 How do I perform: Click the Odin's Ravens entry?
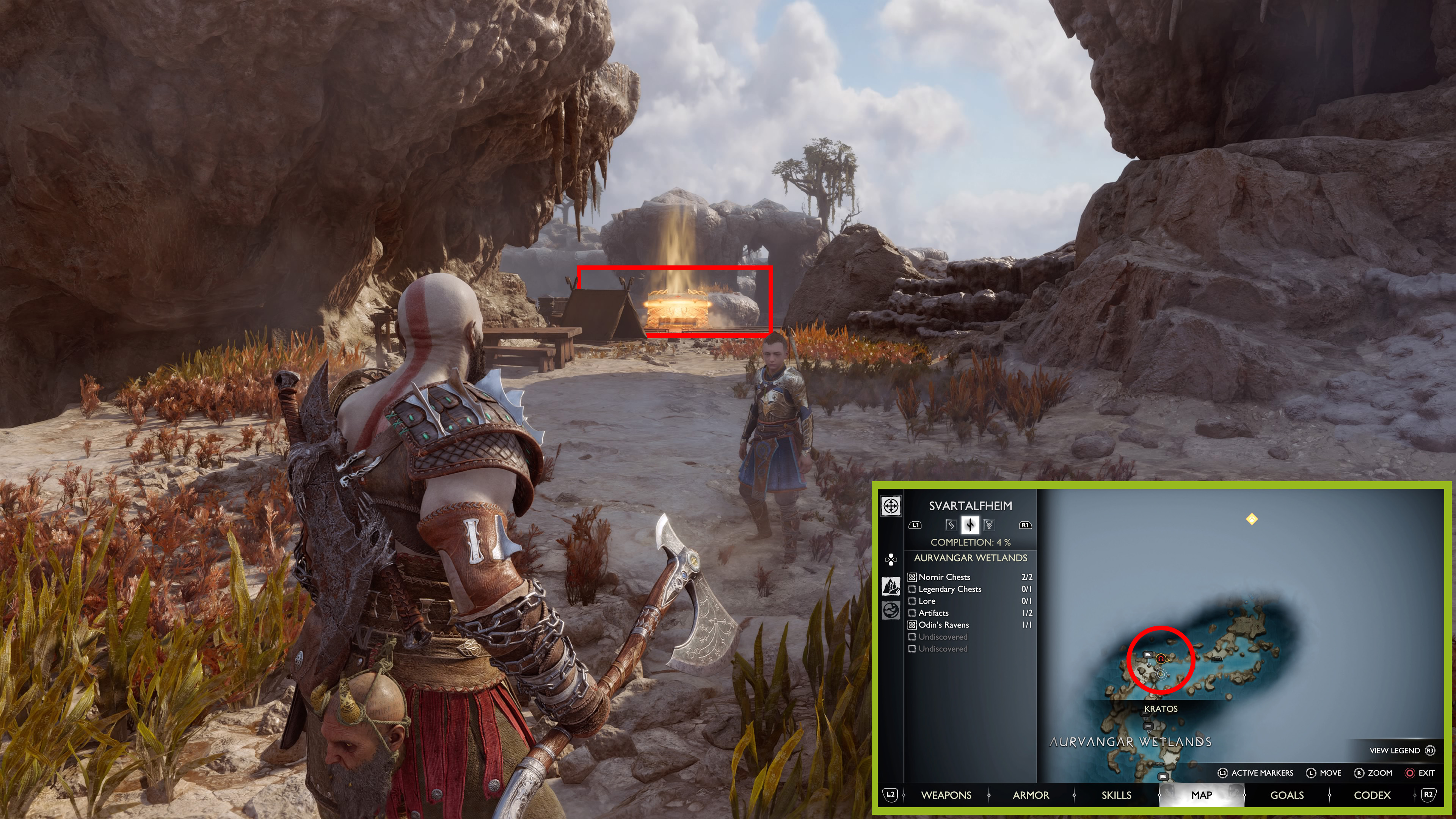pyautogui.click(x=943, y=624)
